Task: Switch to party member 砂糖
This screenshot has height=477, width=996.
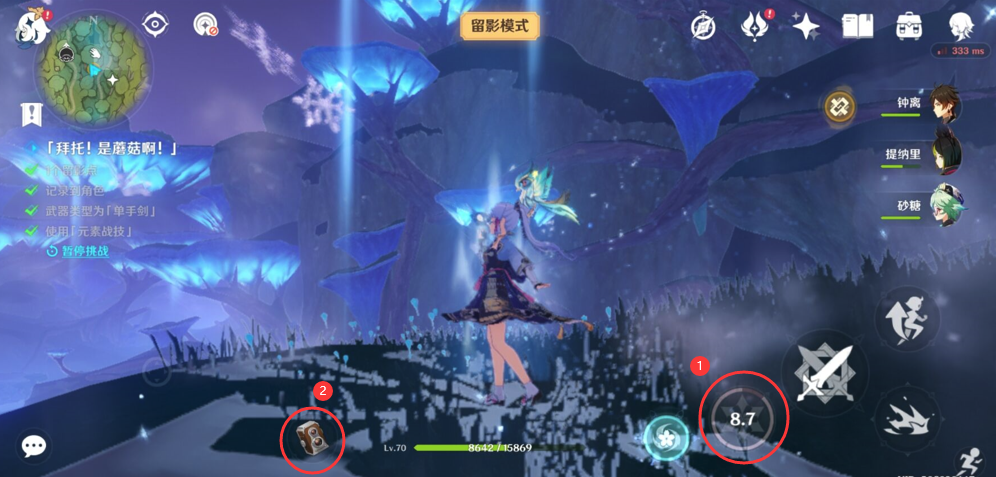Action: [943, 206]
